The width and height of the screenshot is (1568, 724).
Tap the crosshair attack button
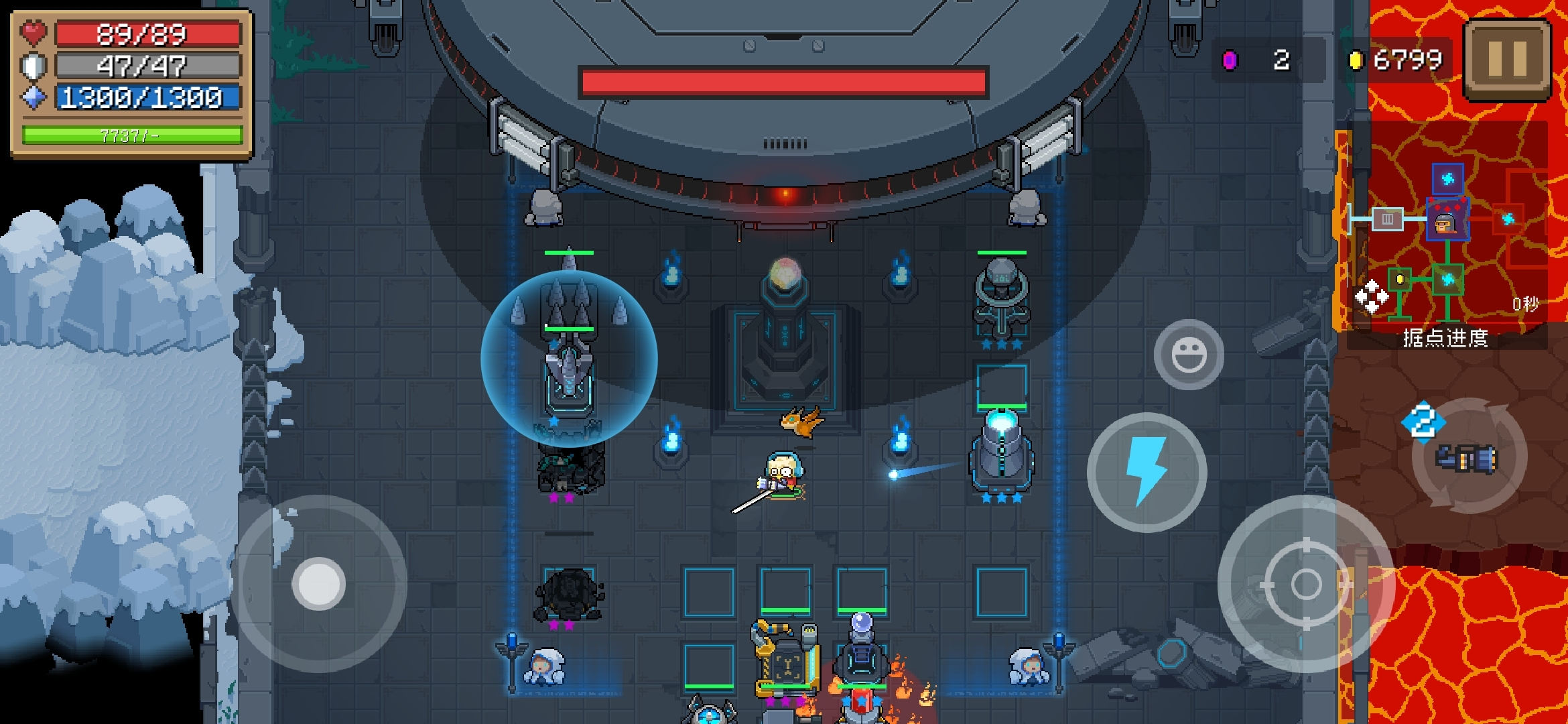1305,584
